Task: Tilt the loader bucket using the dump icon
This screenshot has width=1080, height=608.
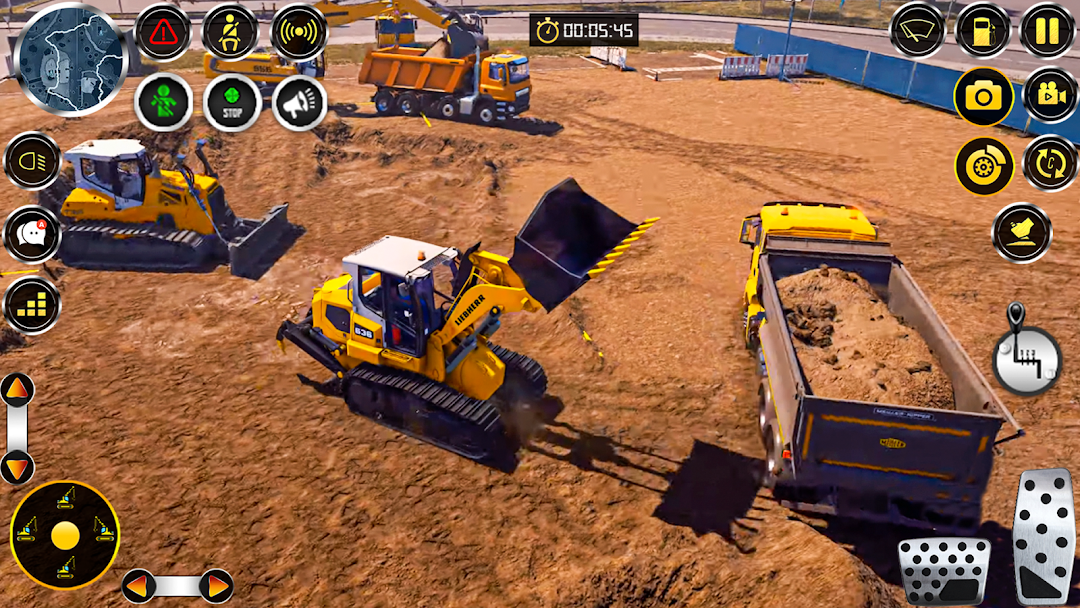Action: [x=1021, y=233]
